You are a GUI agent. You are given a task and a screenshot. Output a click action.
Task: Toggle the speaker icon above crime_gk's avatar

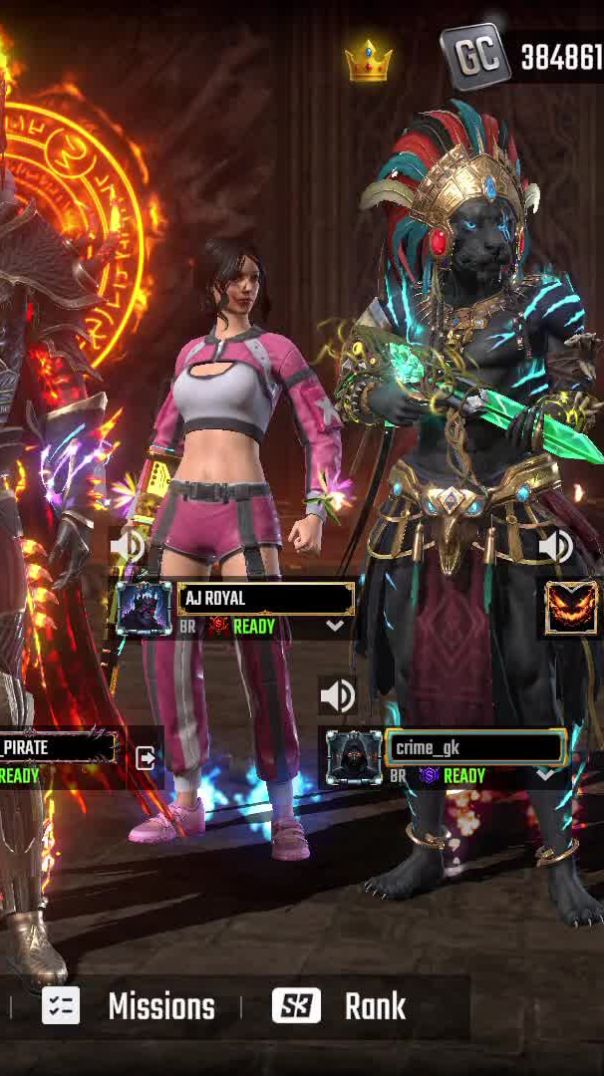click(x=338, y=695)
